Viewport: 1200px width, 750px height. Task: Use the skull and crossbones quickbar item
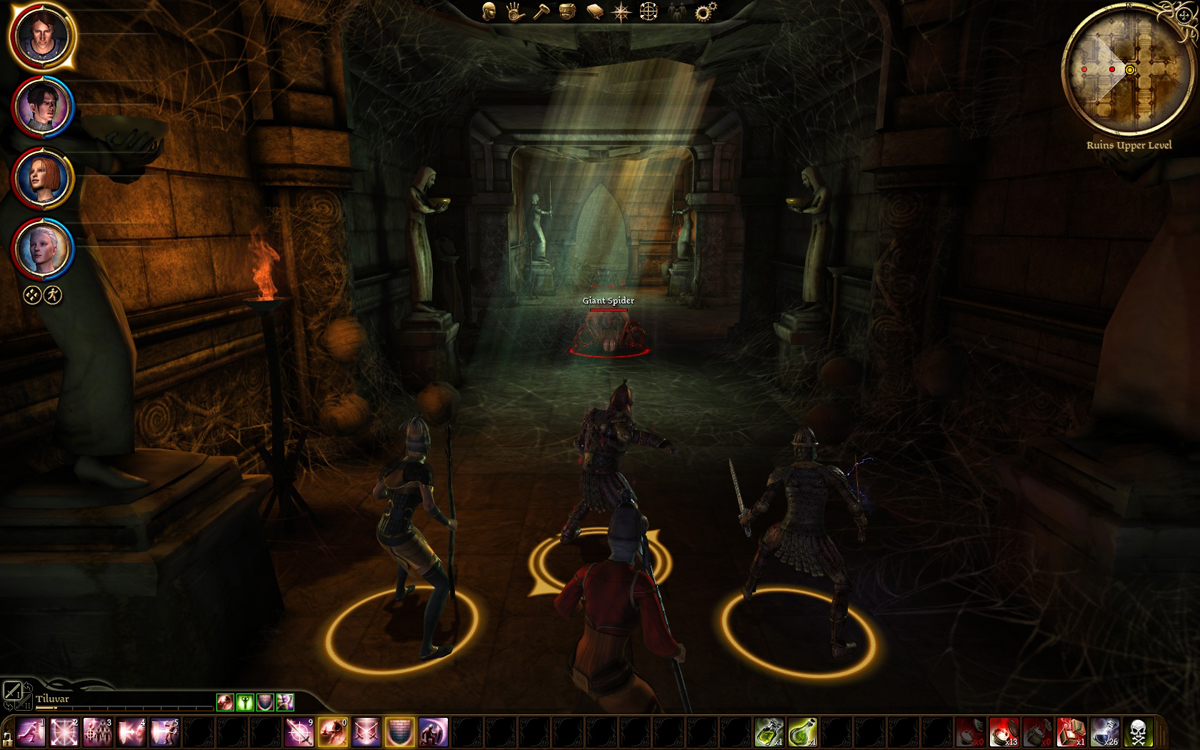coord(1138,731)
